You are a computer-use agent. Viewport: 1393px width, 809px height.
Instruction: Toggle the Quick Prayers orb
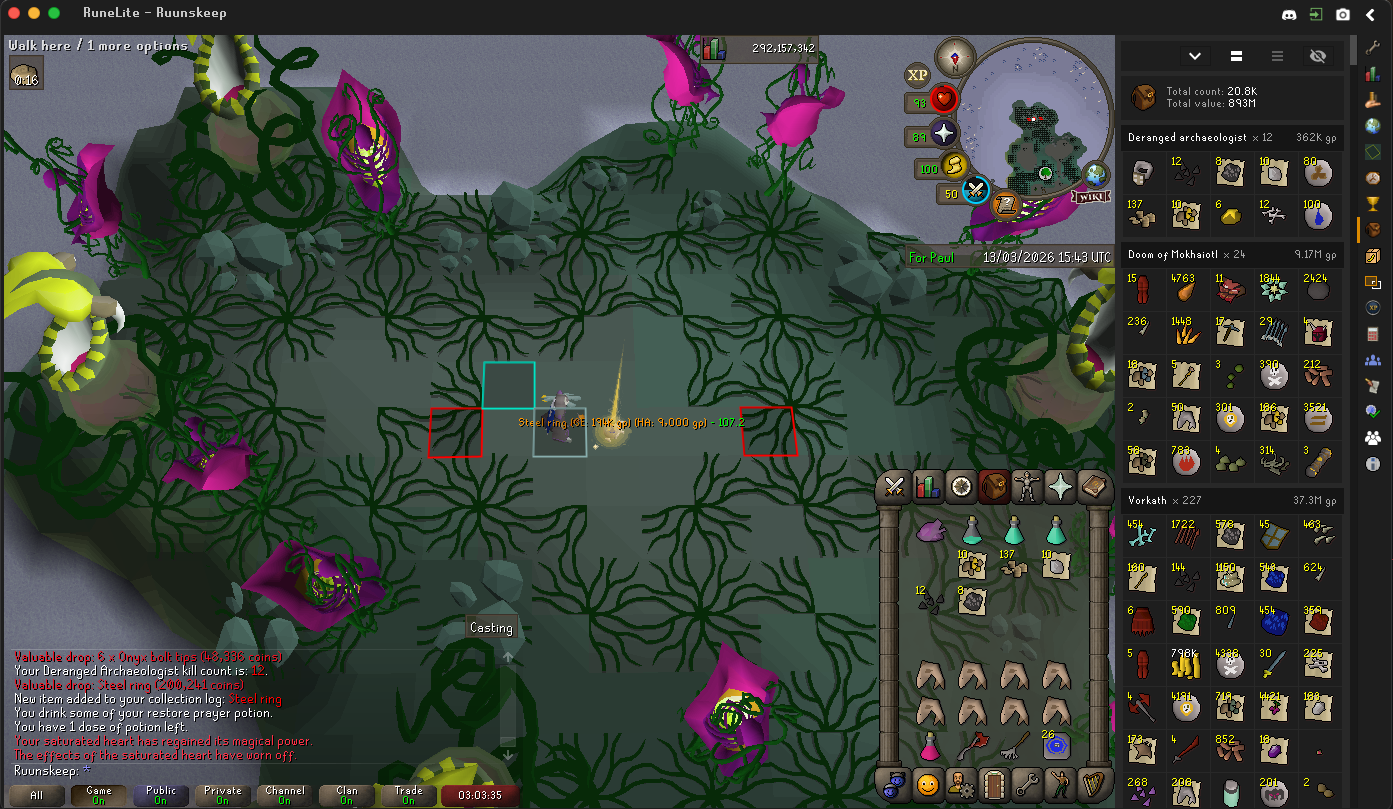coord(943,133)
